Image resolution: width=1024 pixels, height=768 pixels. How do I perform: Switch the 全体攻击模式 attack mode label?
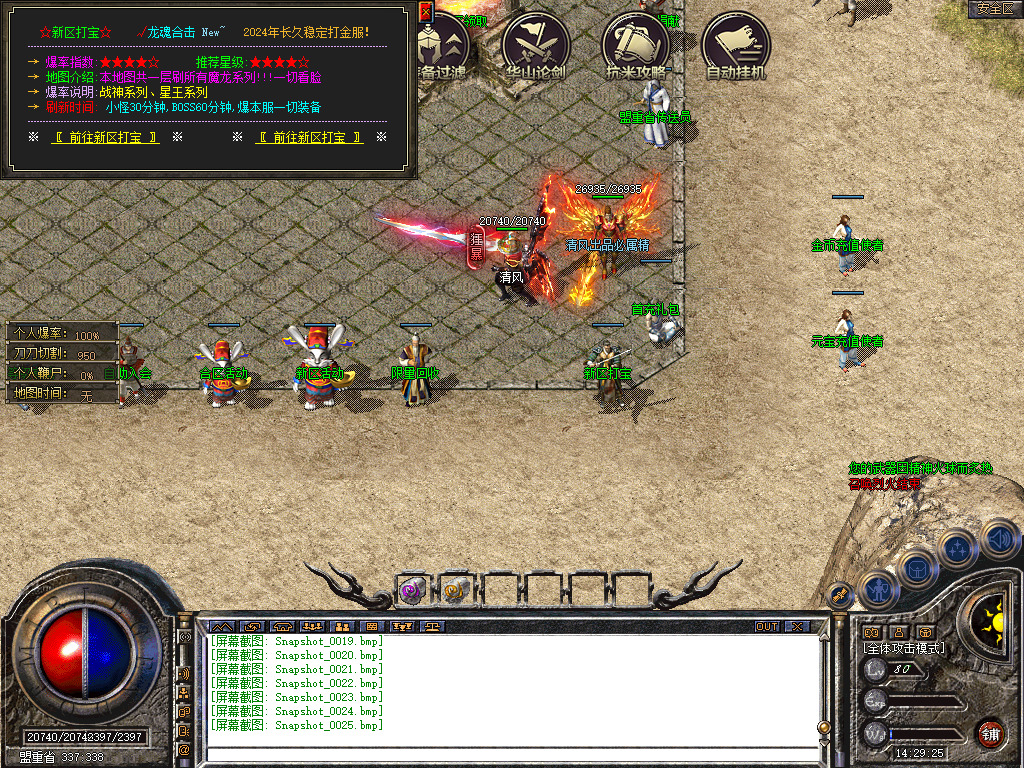tap(904, 648)
